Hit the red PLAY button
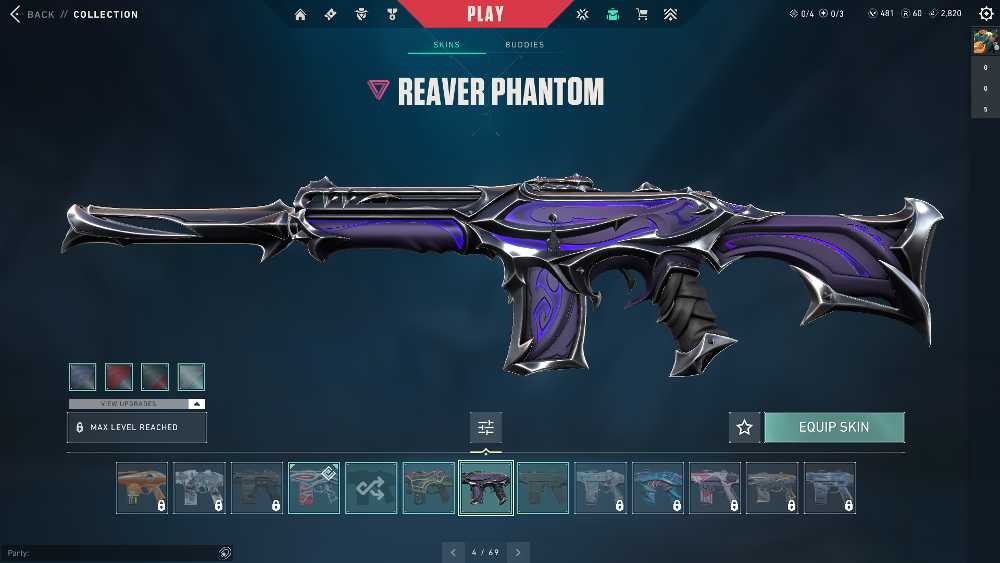 (486, 14)
